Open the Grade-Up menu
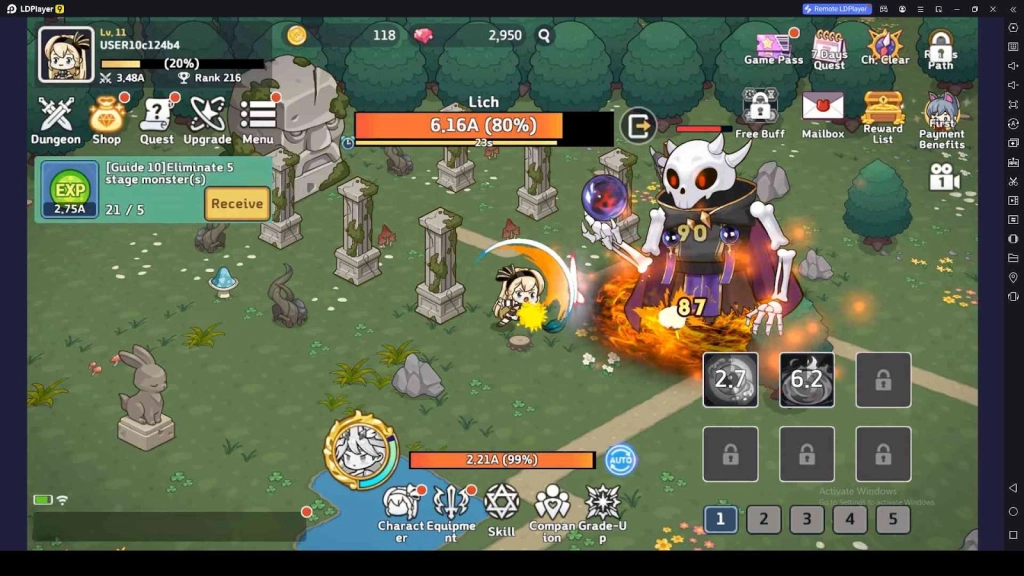This screenshot has height=576, width=1024. coord(603,509)
